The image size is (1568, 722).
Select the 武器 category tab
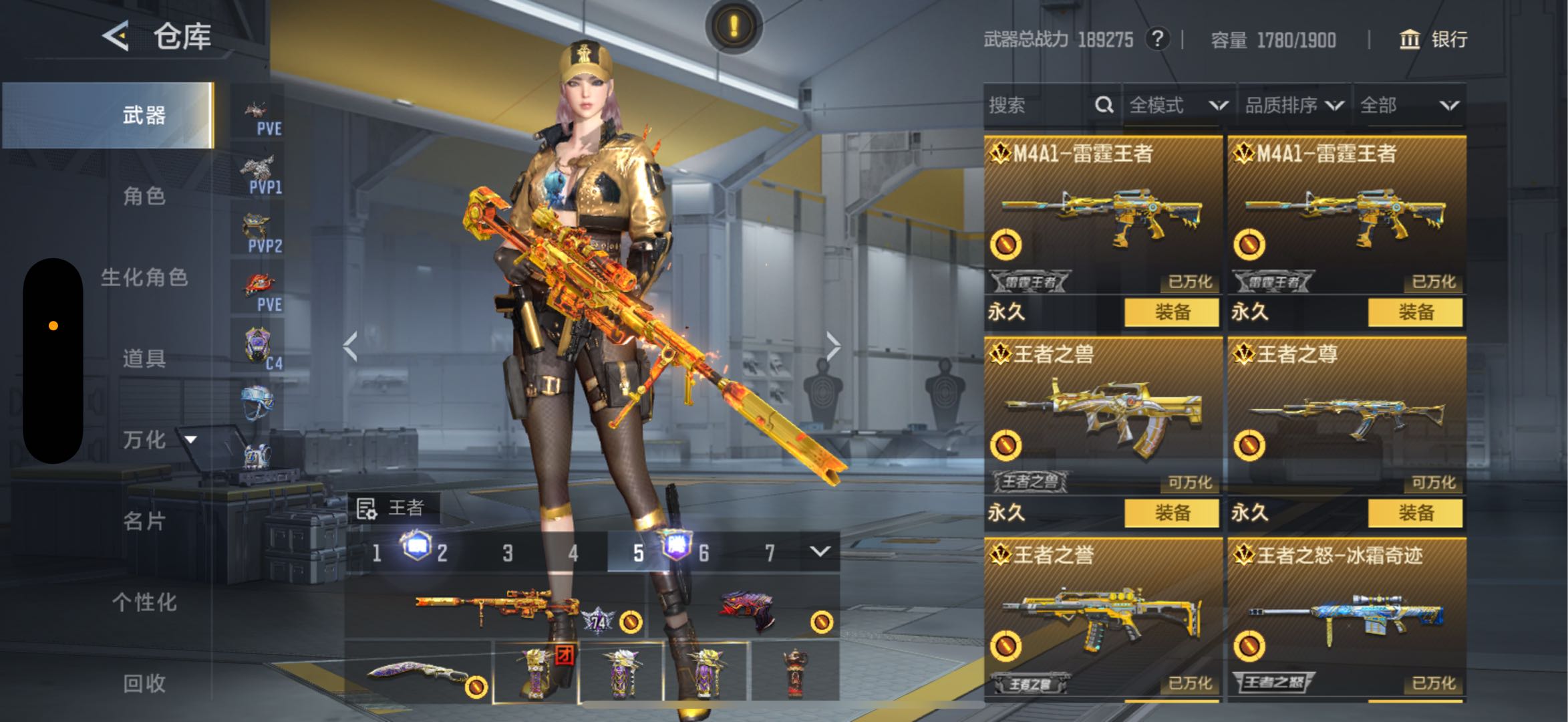click(144, 115)
